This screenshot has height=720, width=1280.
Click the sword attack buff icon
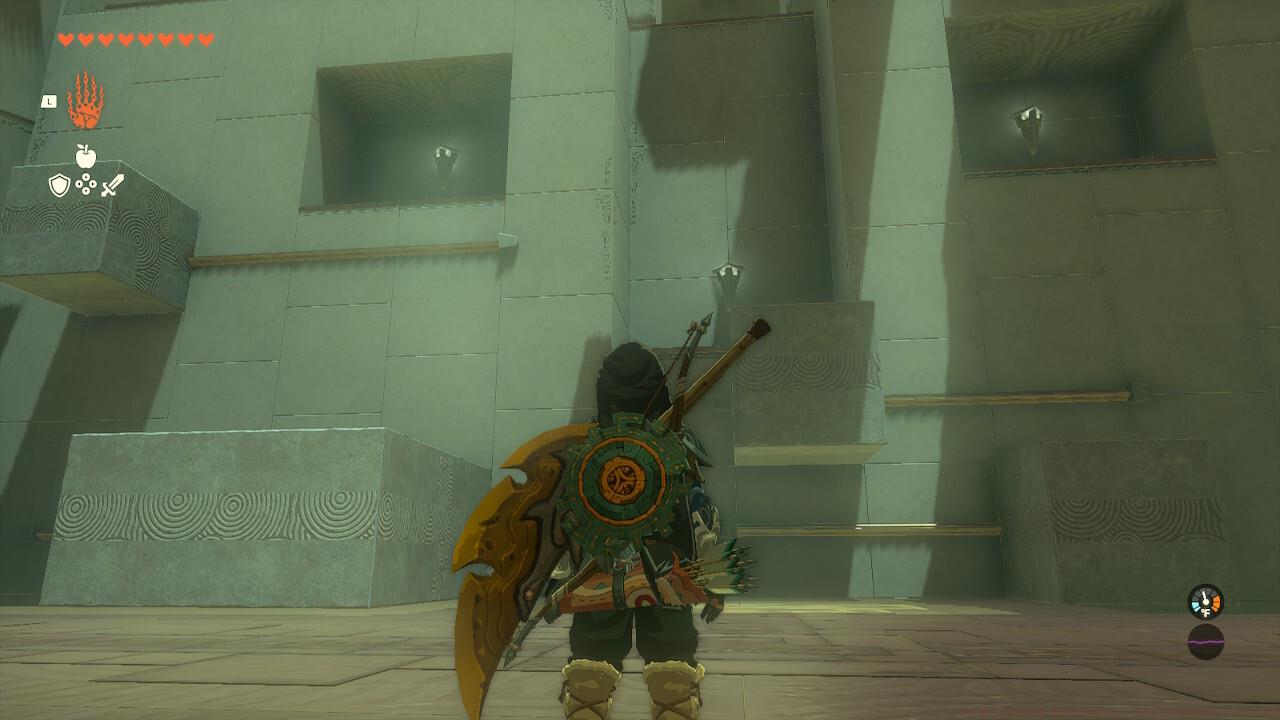tap(113, 184)
